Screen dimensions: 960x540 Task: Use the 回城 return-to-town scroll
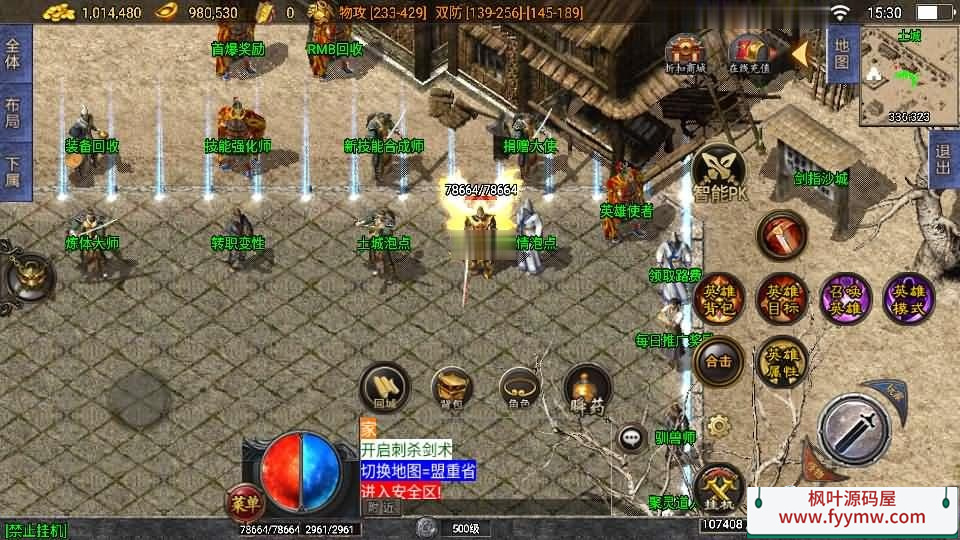coord(385,389)
